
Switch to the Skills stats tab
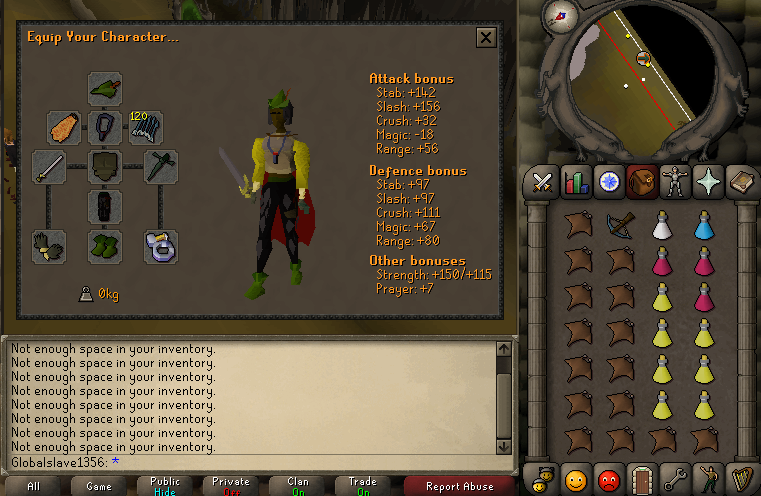click(x=575, y=181)
